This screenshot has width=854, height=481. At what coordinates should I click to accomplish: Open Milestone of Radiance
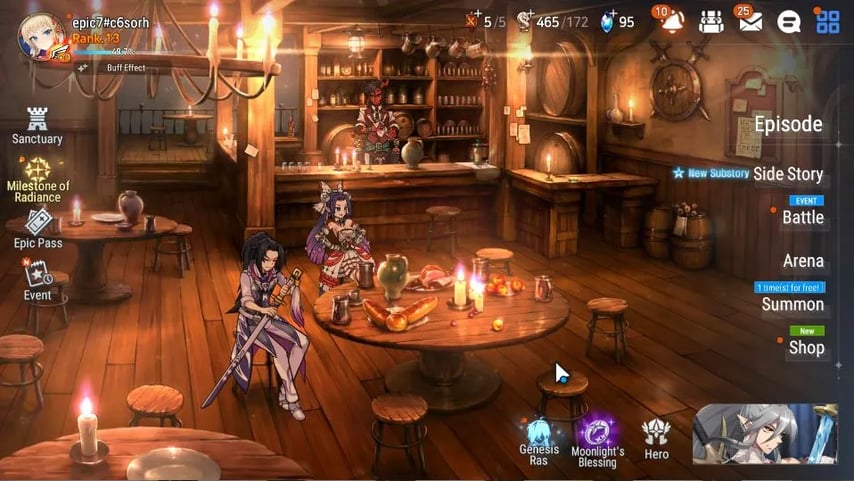38,177
